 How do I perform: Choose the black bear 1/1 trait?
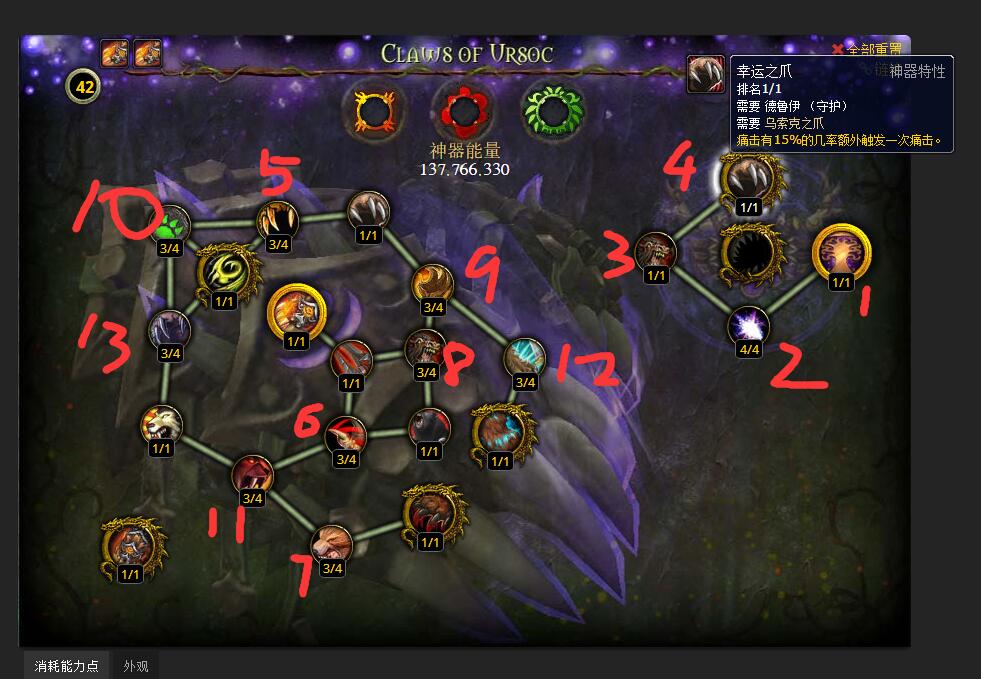[x=429, y=429]
